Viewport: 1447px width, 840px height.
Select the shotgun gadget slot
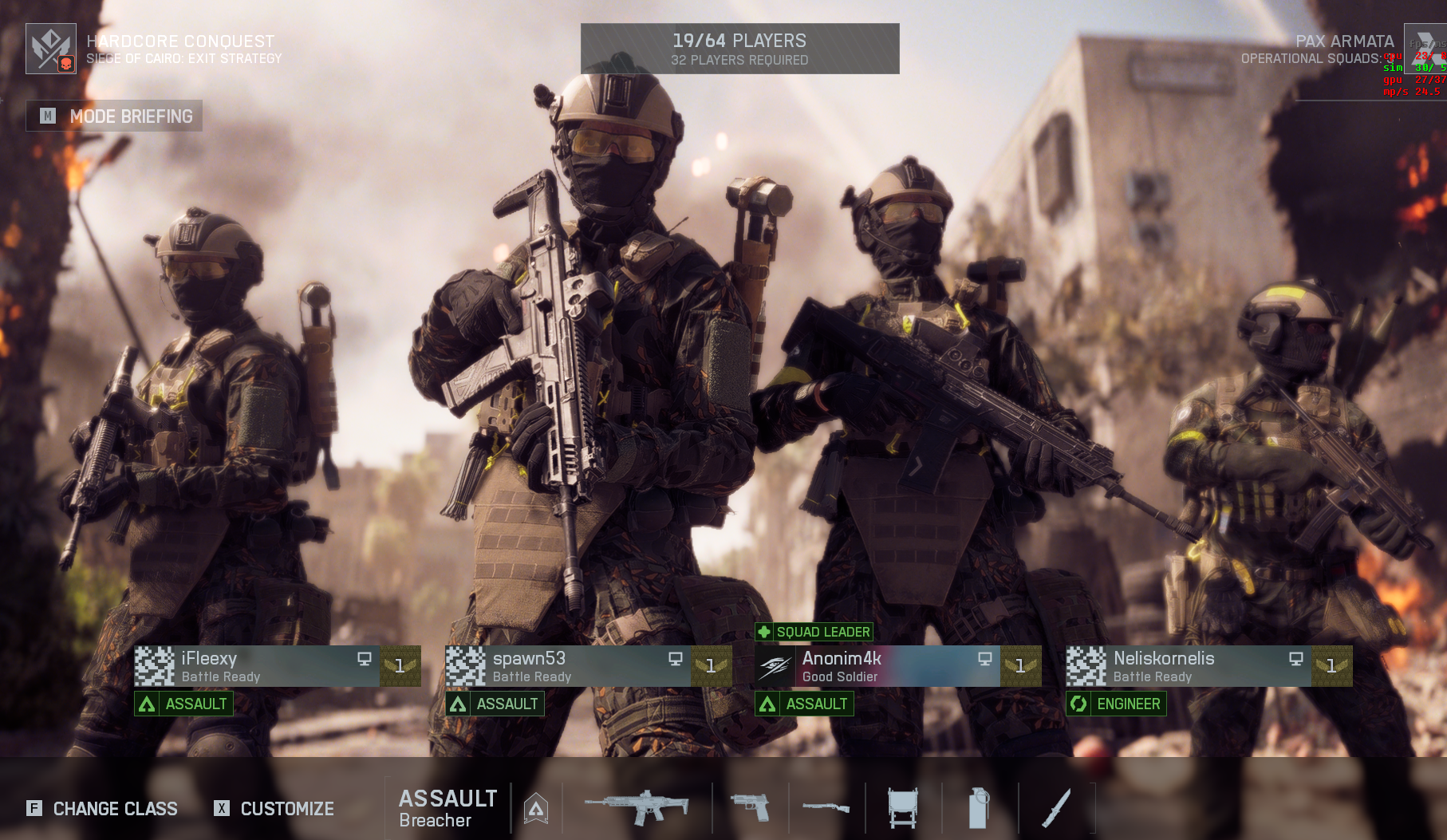(826, 807)
